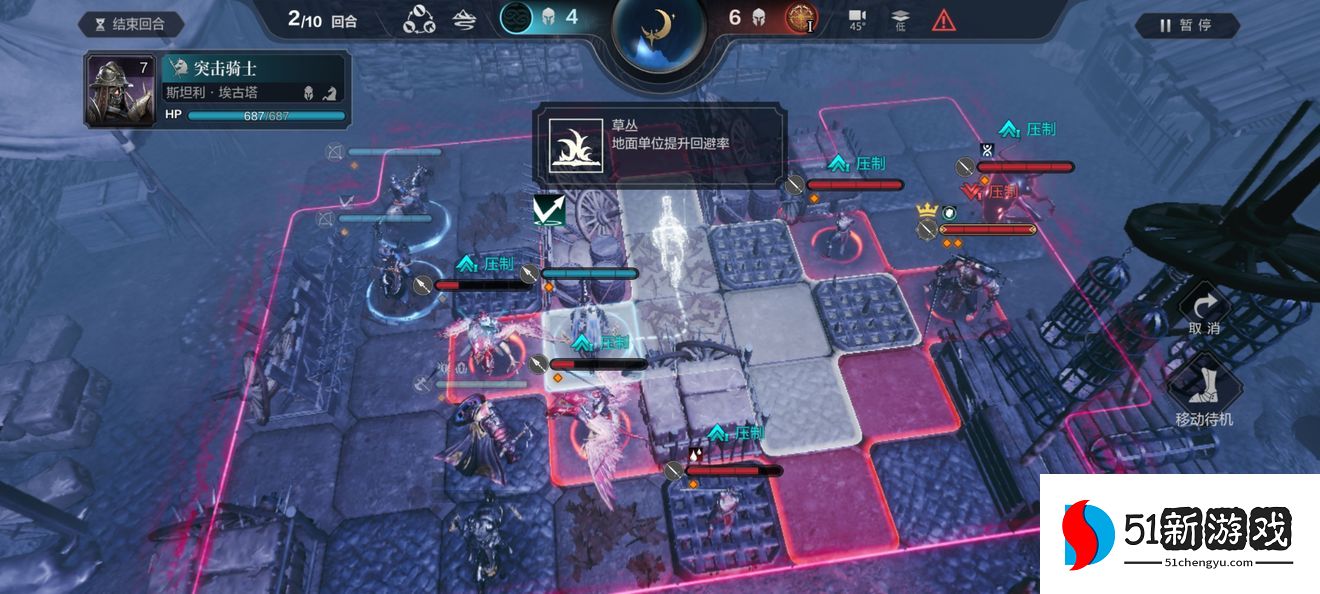
Task: Cancel the action with 取消
Action: point(1204,313)
